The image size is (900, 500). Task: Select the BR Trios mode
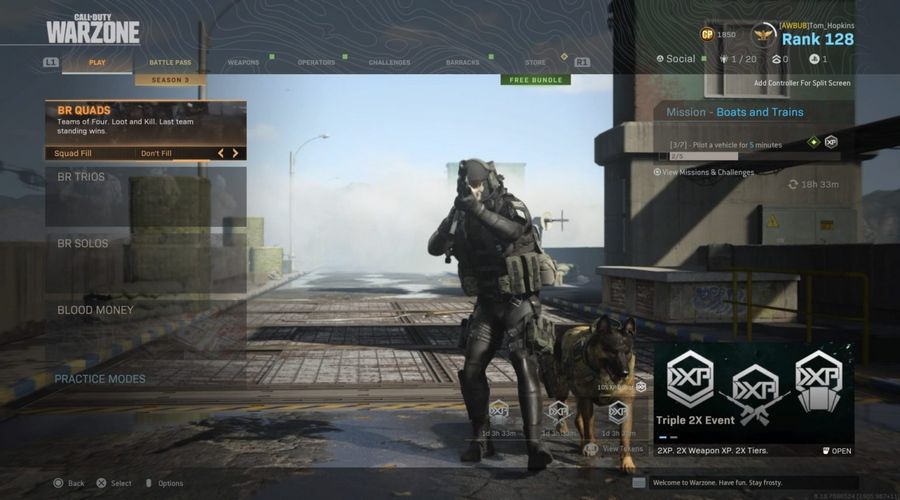145,178
